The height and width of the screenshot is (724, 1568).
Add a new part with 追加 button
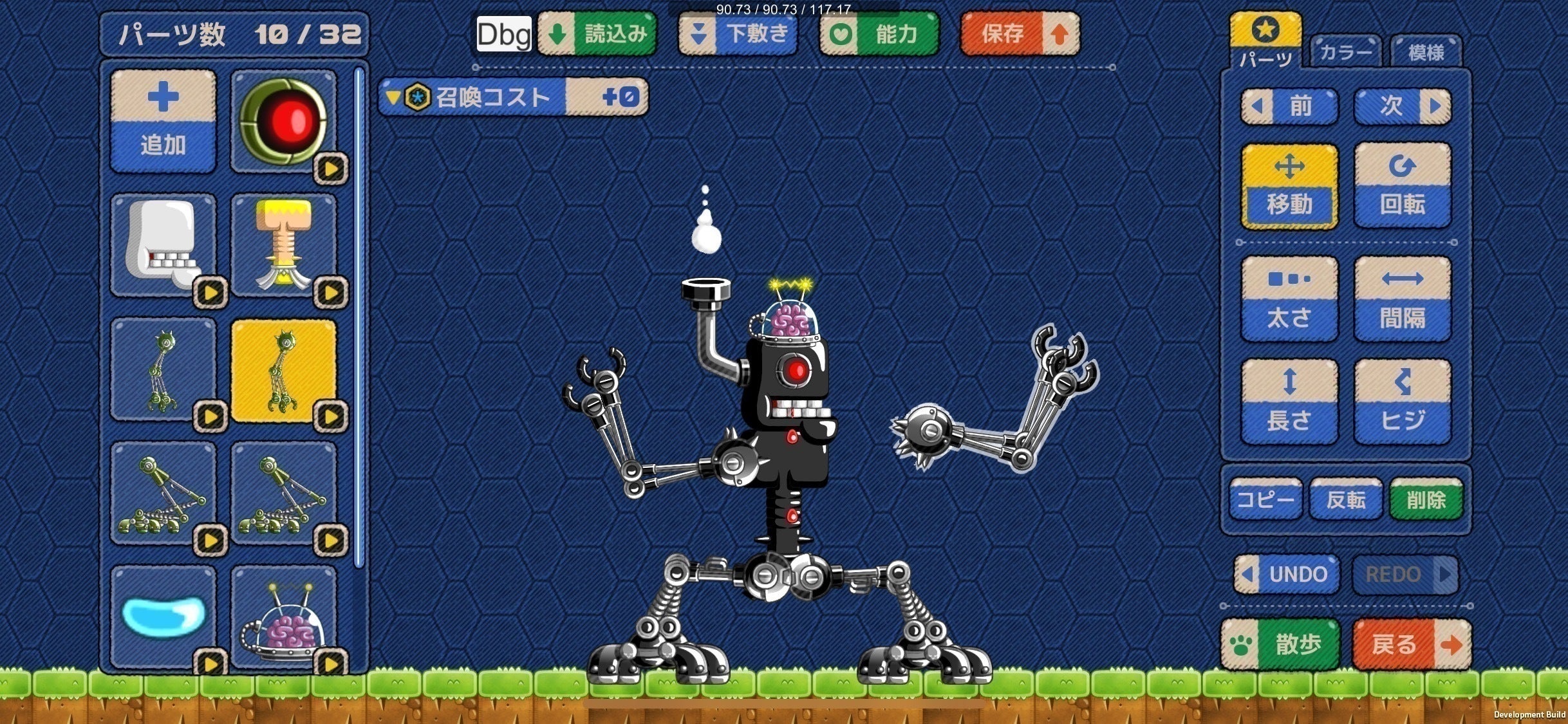coord(163,122)
